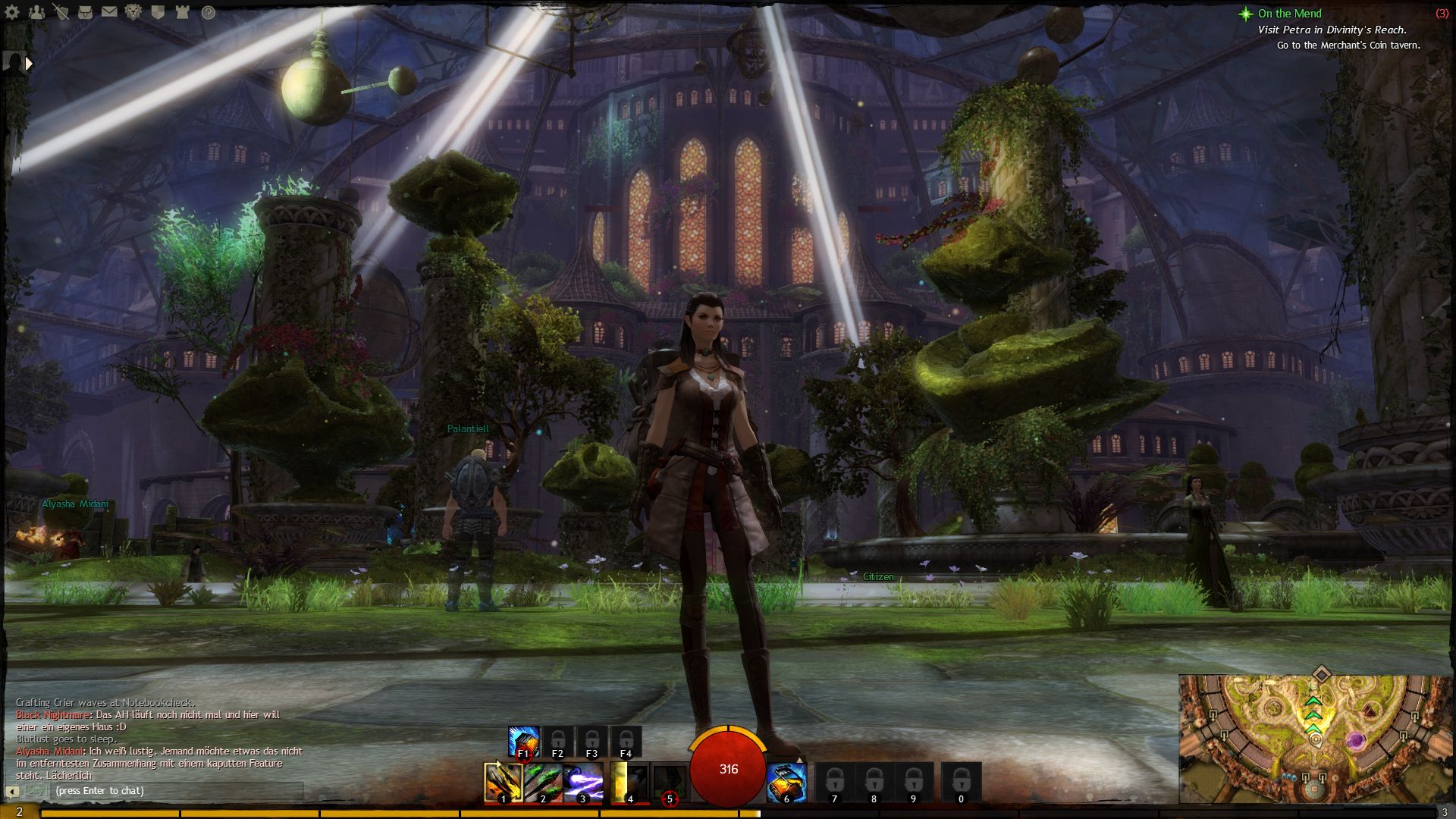The image size is (1456, 819).
Task: Fire the purple beam skill in slot 3
Action: (x=583, y=783)
